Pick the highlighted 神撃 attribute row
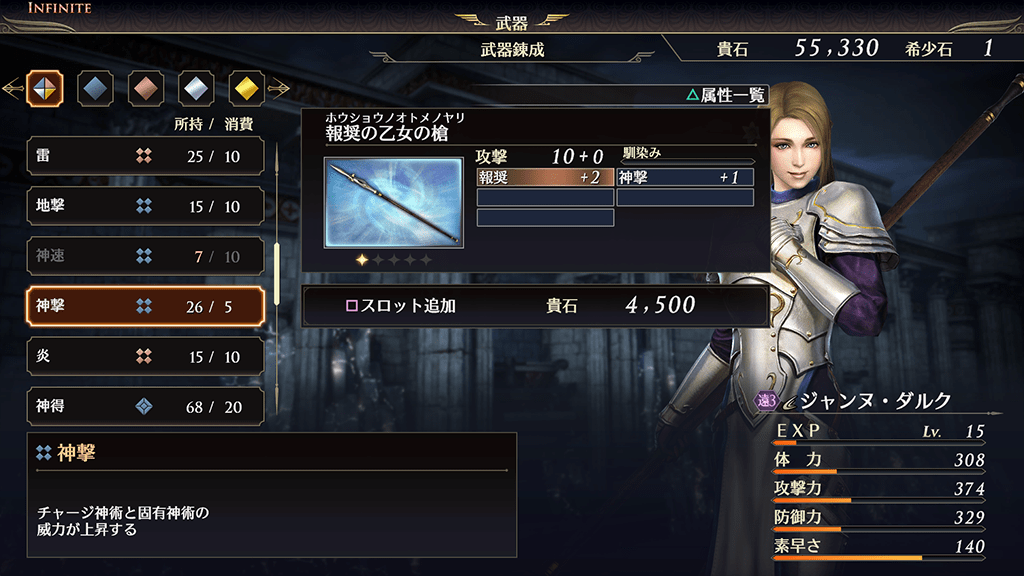Viewport: 1024px width, 576px height. tap(145, 306)
